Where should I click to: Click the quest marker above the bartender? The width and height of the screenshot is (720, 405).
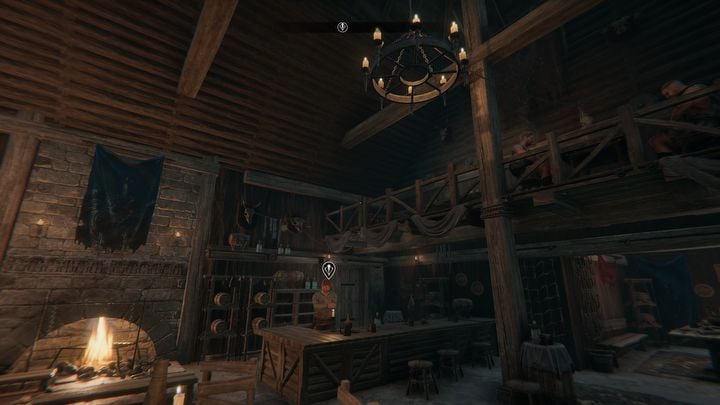coord(328,268)
